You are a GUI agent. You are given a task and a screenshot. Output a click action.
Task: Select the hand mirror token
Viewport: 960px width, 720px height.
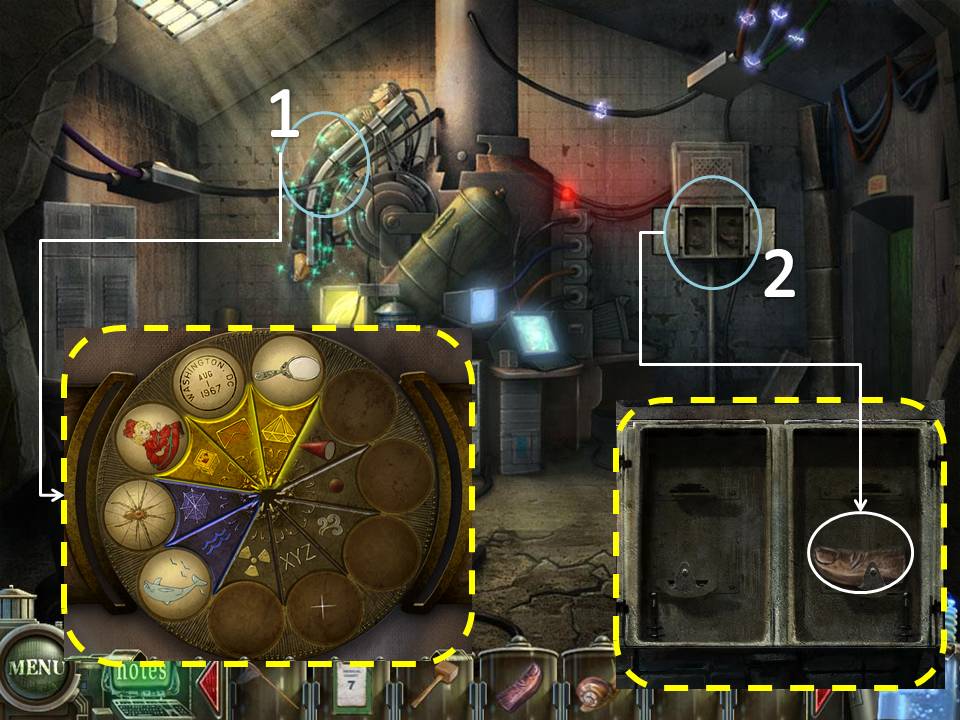(285, 370)
